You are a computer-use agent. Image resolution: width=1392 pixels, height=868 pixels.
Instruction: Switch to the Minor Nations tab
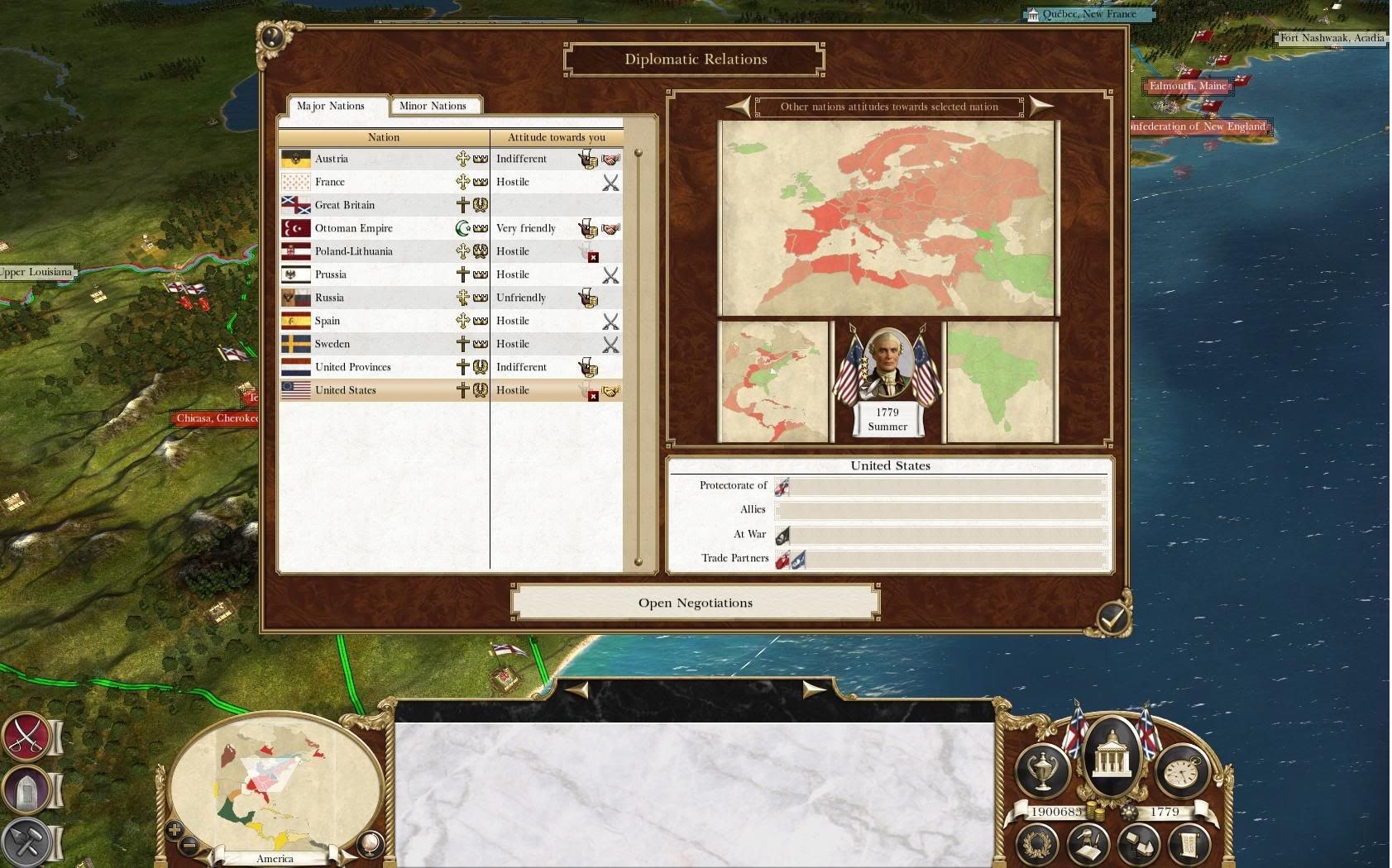[x=433, y=106]
